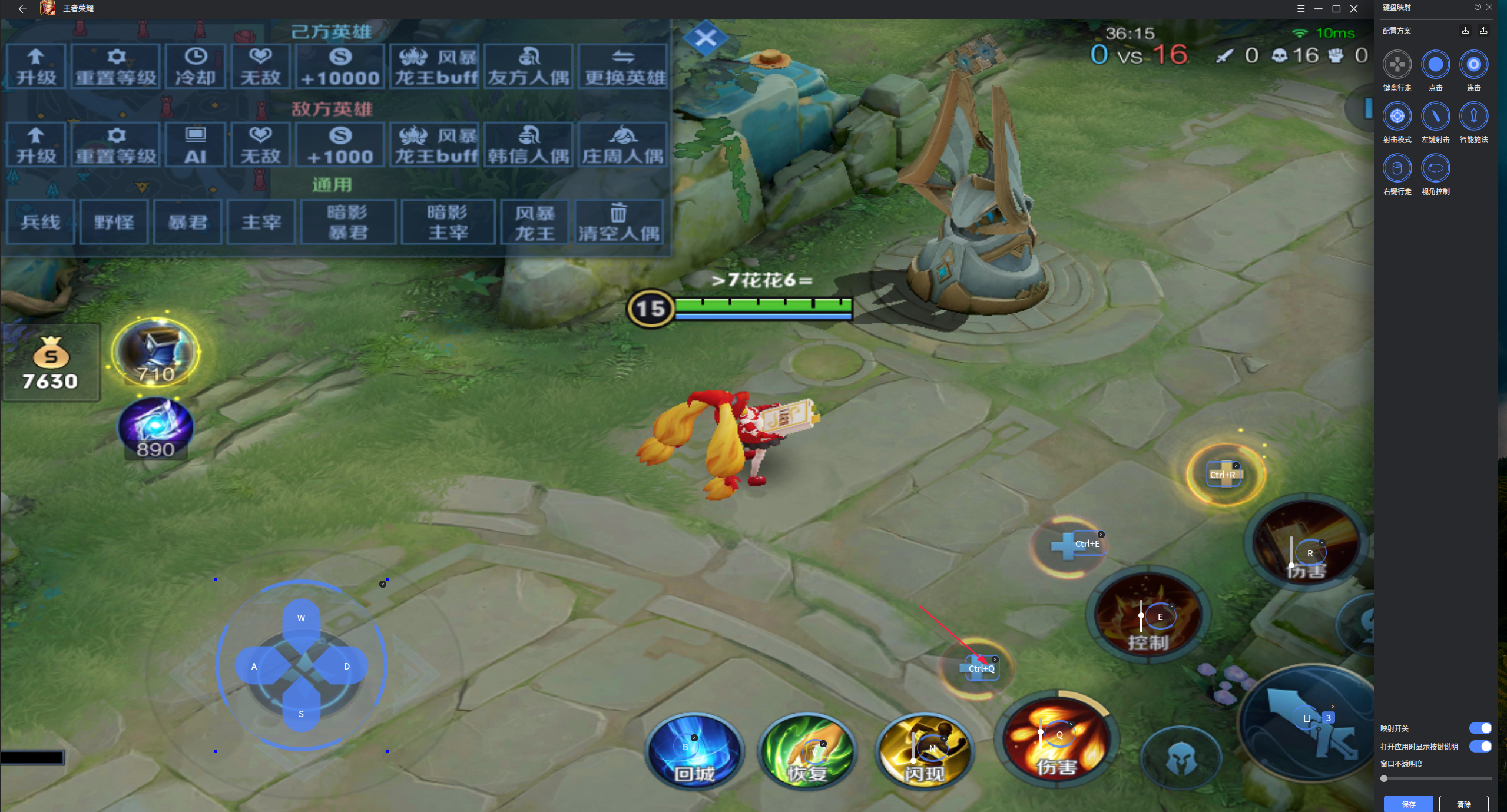Clear all dummies with 清空人偶

tap(618, 222)
